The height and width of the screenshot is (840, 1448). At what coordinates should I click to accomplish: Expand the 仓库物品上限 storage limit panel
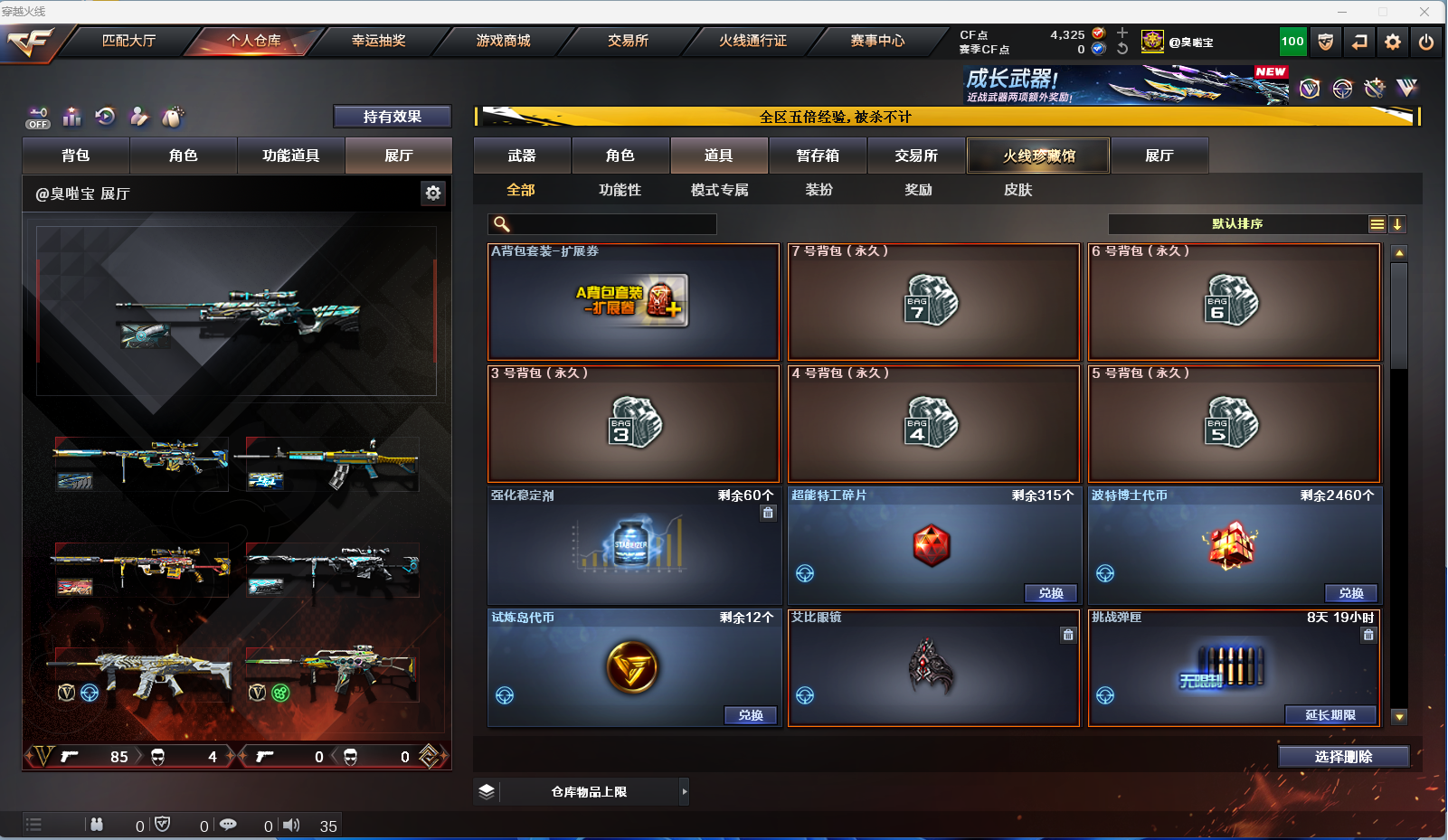684,792
